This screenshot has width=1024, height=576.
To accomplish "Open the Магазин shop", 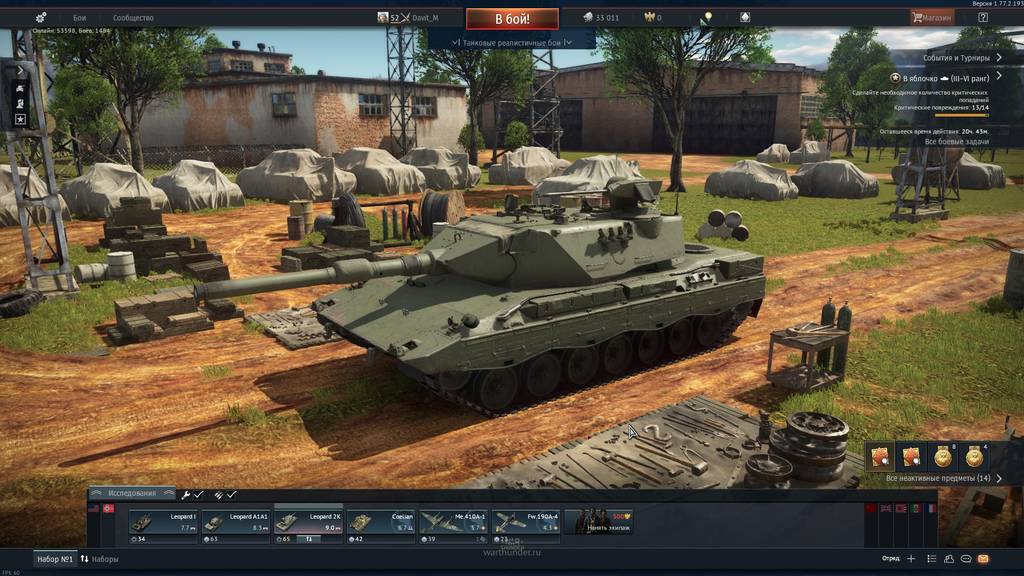I will [x=931, y=17].
